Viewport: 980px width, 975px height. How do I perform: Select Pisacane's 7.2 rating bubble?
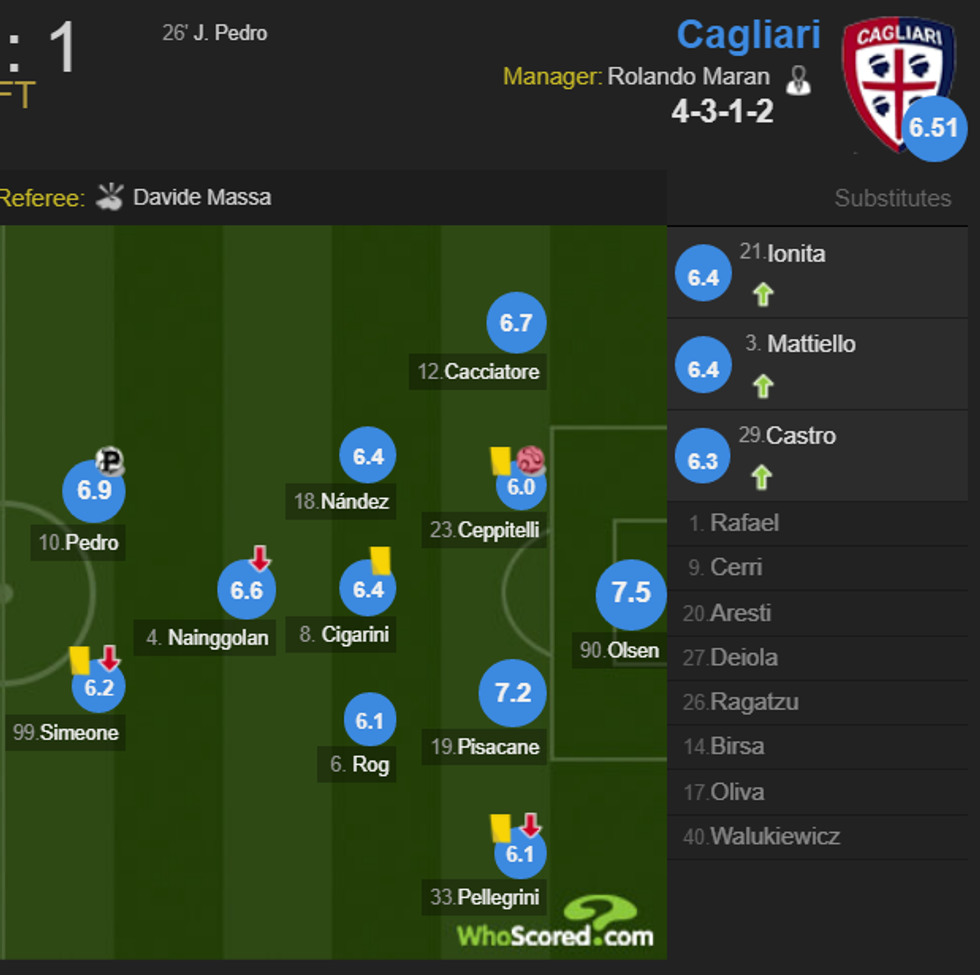(513, 692)
